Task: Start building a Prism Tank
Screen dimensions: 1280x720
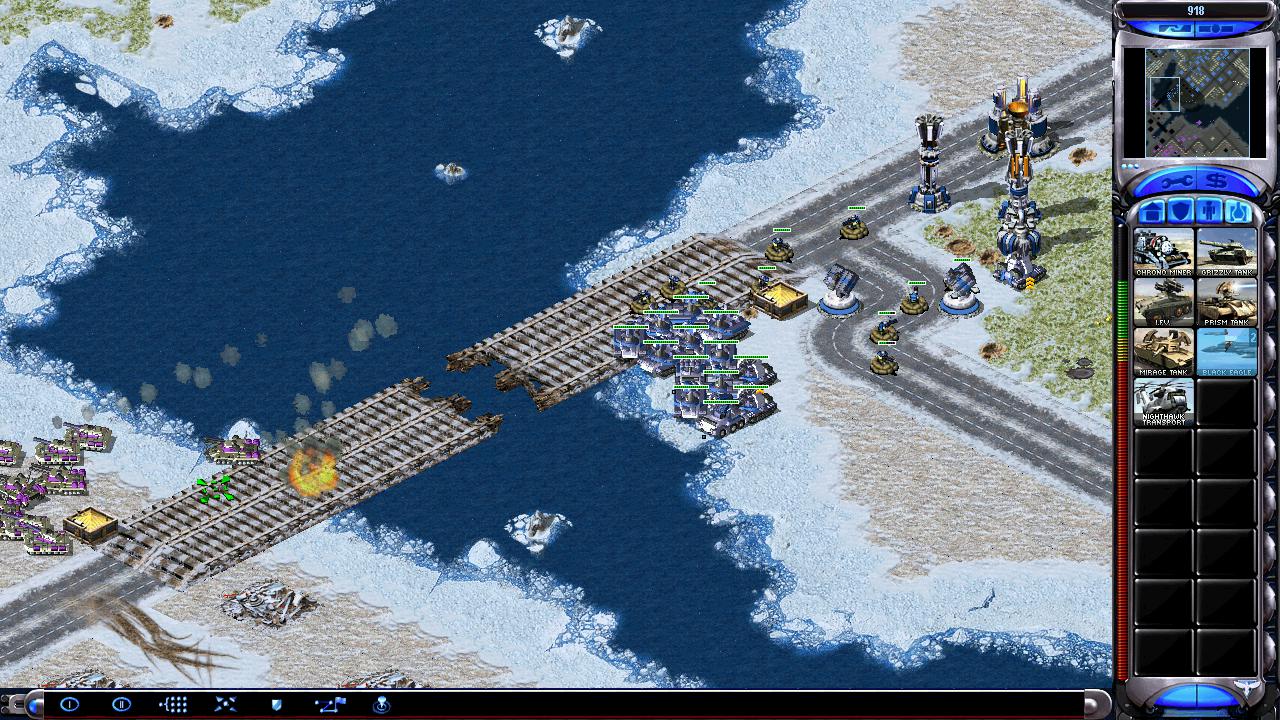Action: click(1226, 302)
